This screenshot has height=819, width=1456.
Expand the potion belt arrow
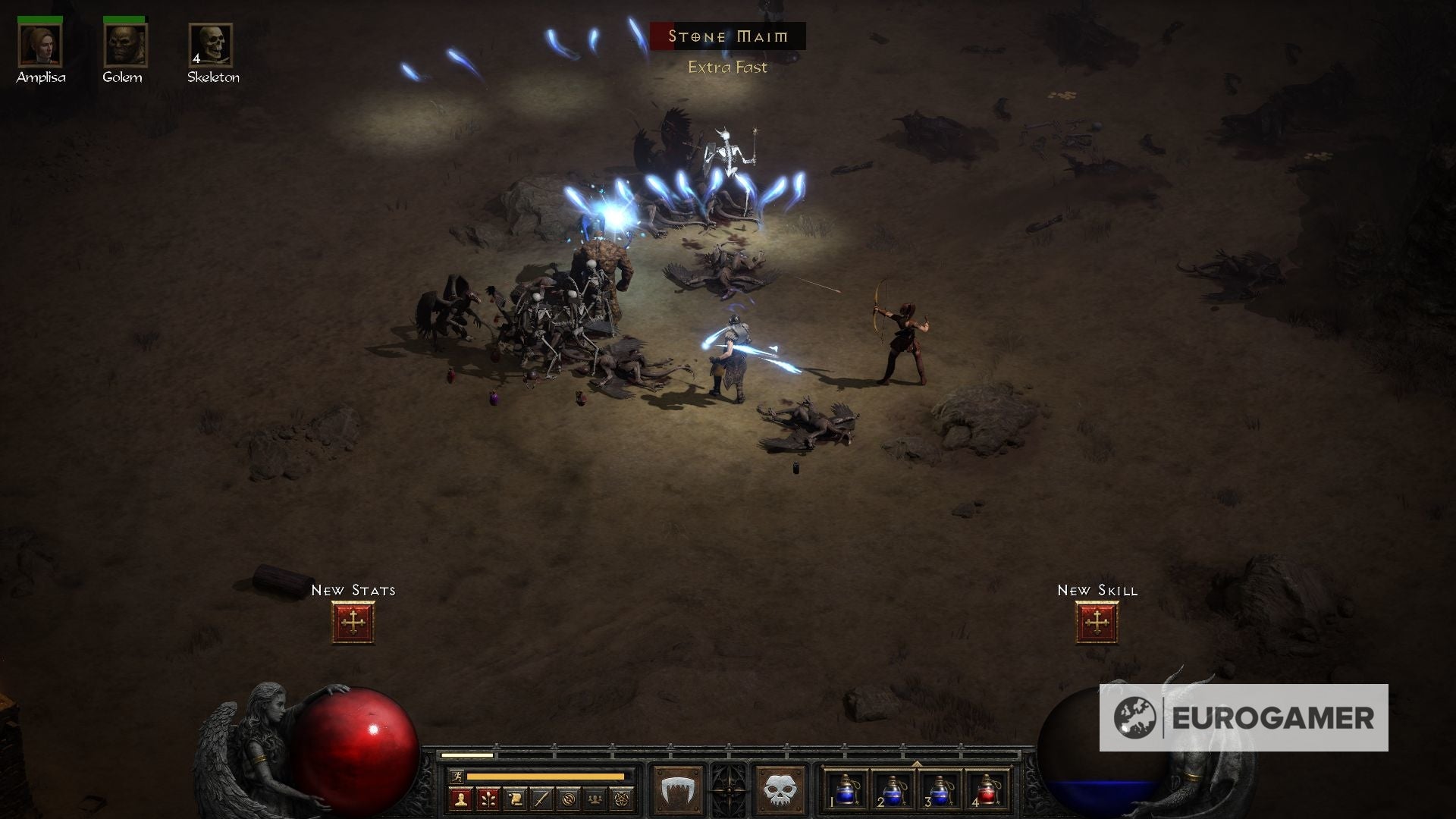[x=917, y=763]
